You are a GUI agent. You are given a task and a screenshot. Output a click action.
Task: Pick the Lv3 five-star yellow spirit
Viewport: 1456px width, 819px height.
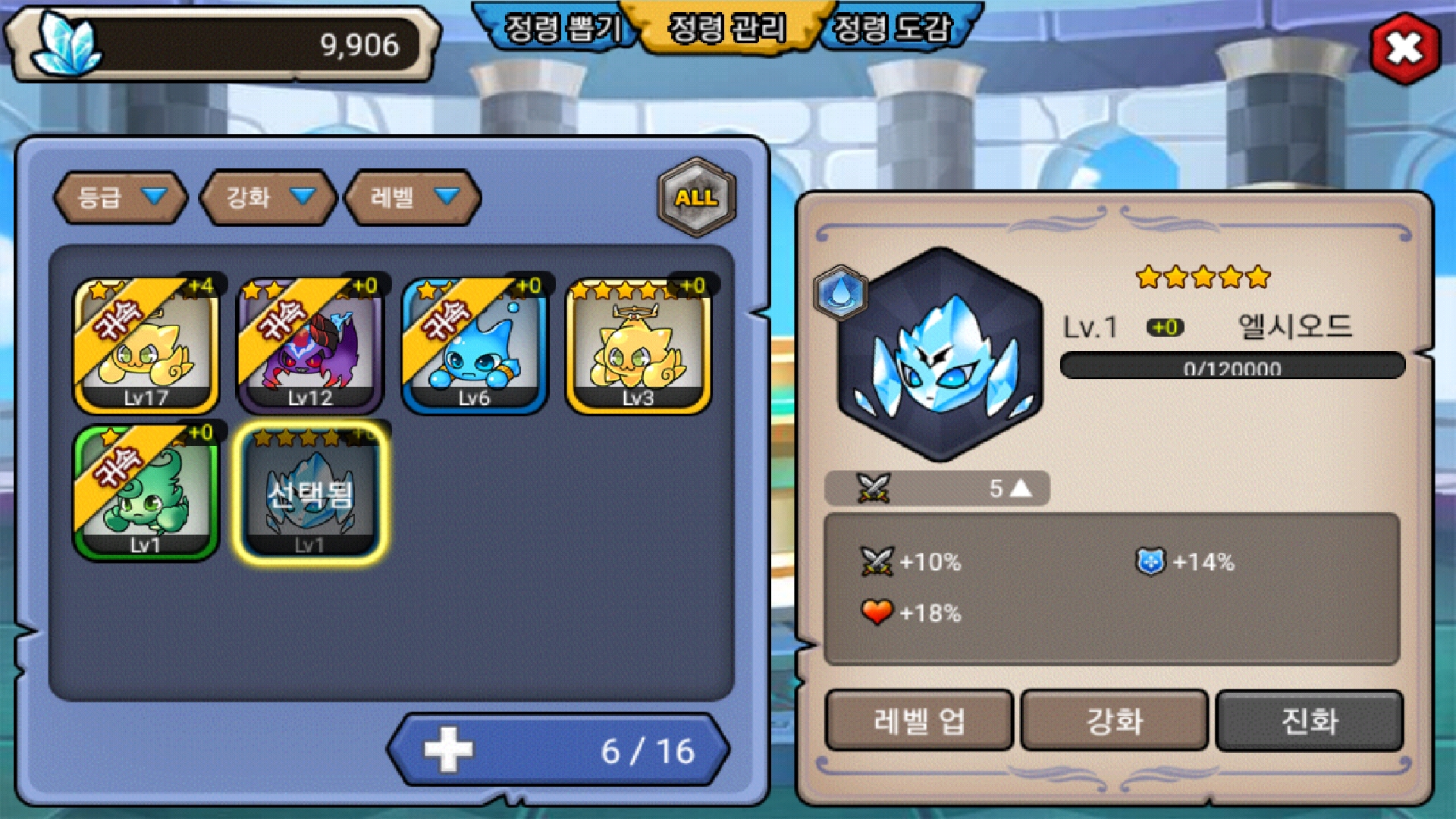[x=639, y=346]
